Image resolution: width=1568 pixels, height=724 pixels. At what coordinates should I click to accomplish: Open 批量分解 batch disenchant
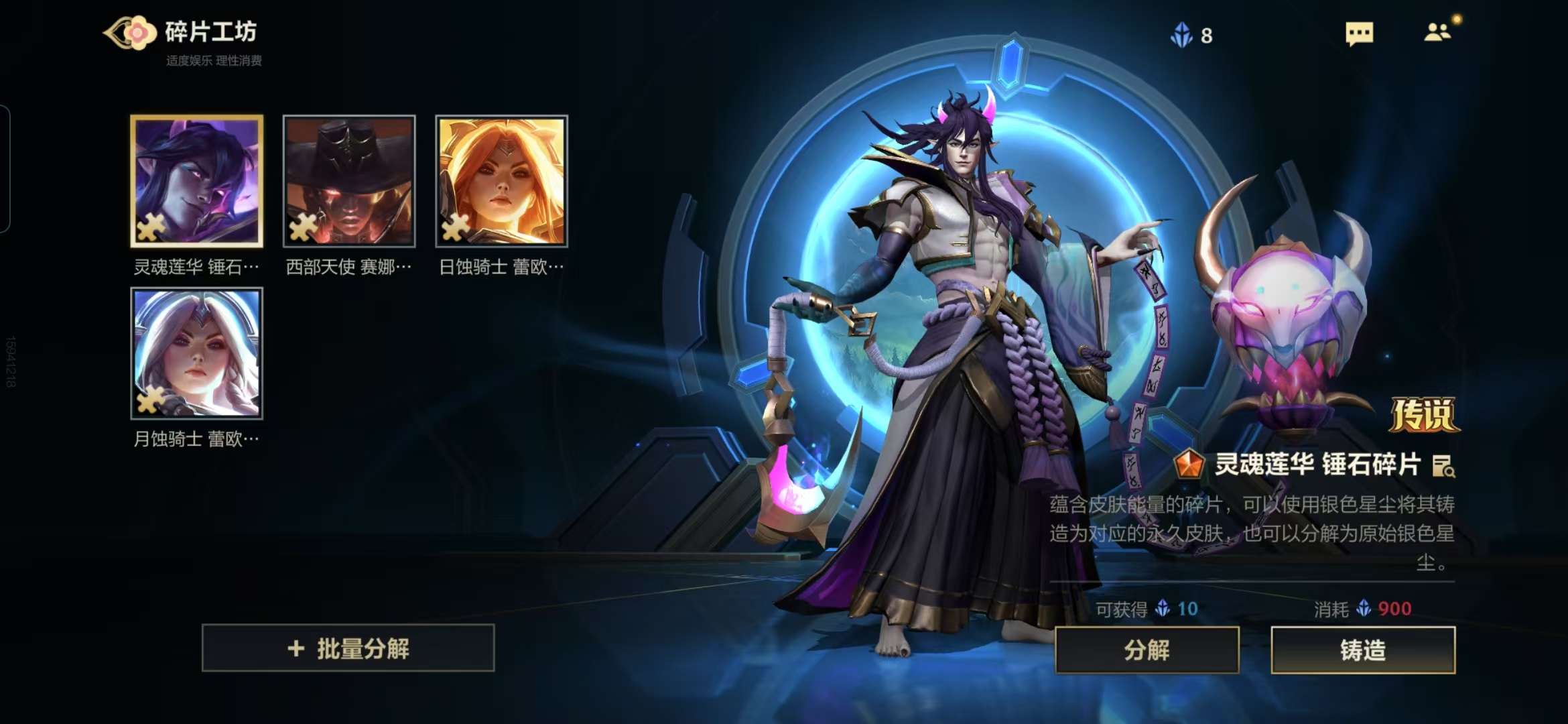[348, 648]
